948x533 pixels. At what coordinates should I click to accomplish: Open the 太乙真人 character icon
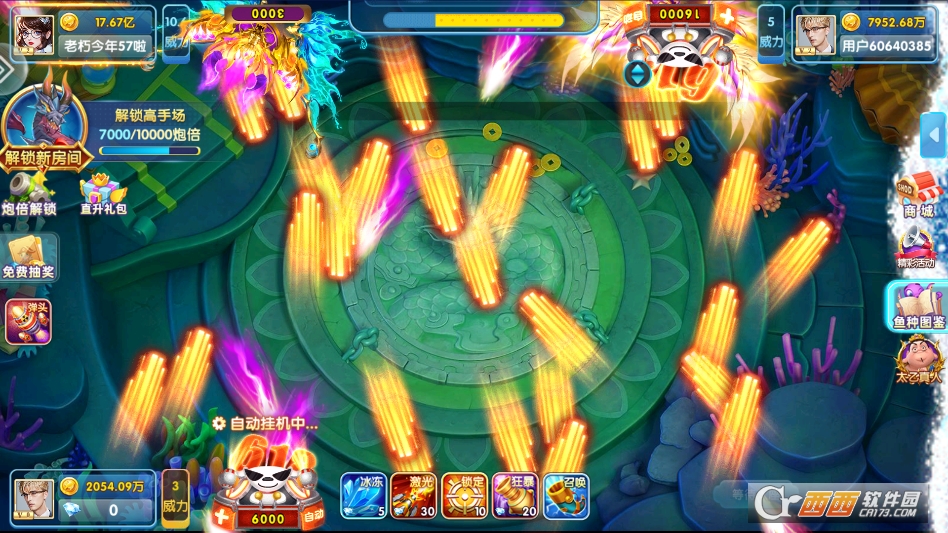pyautogui.click(x=916, y=363)
